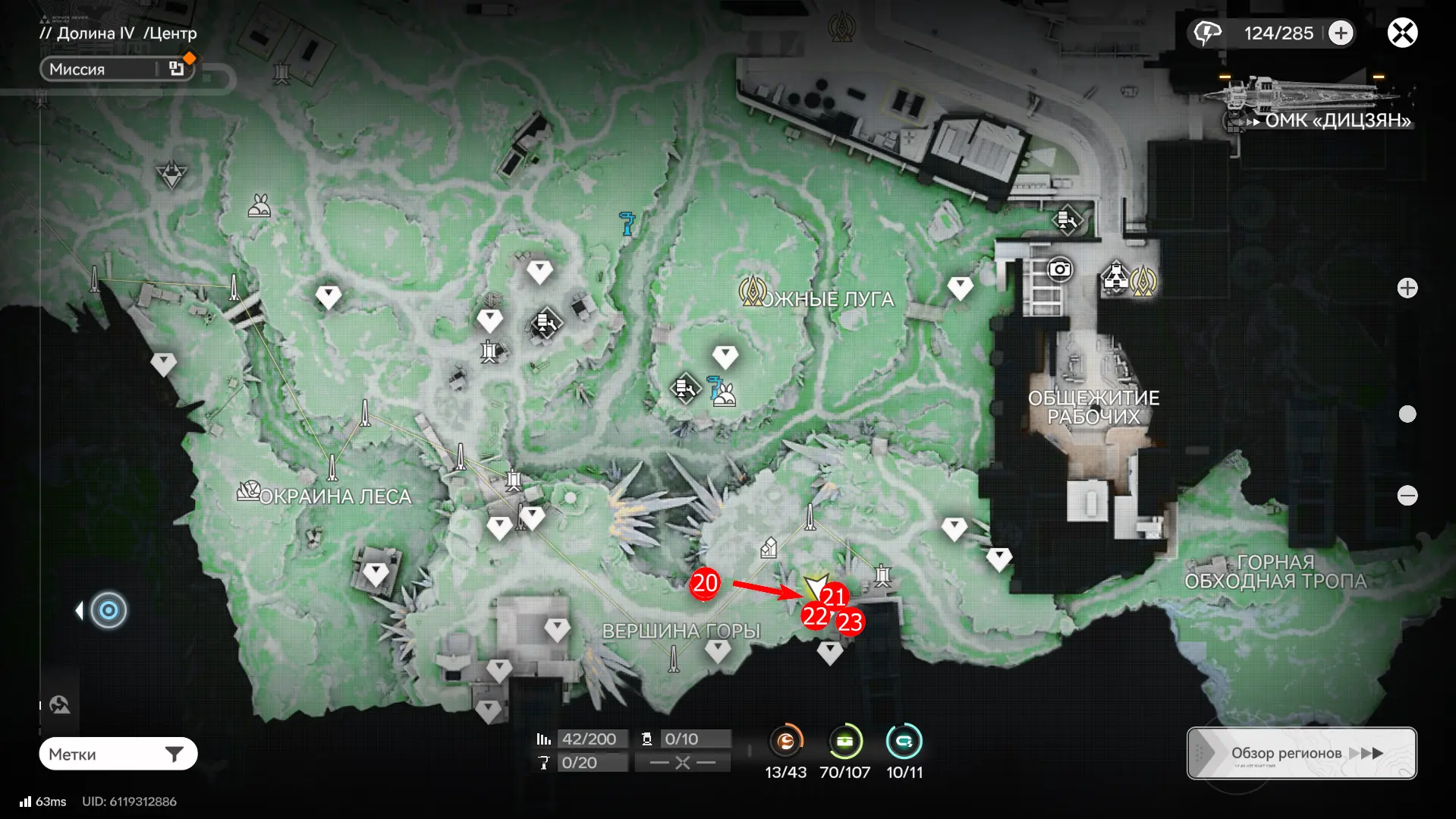Close the map with the X button

1402,33
